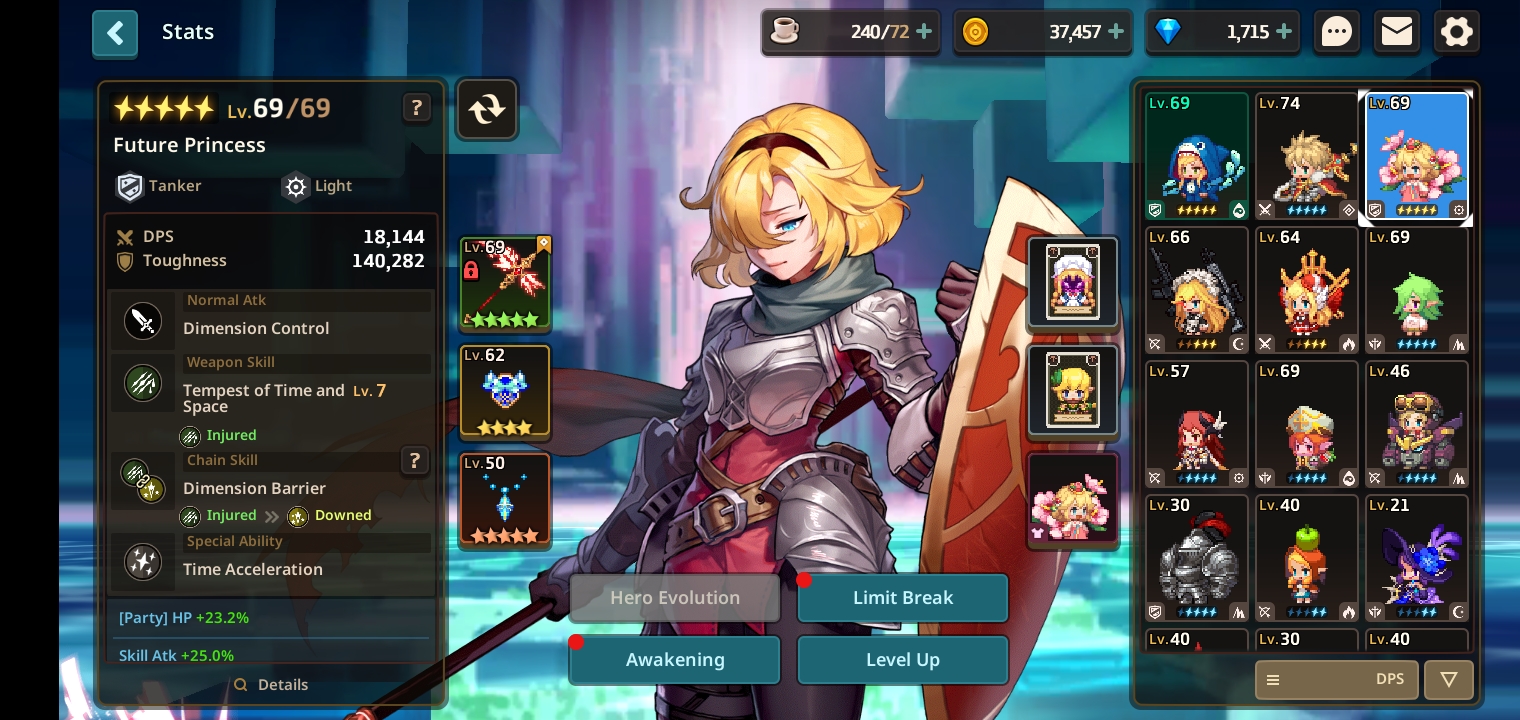This screenshot has width=1520, height=720.
Task: Open the mail inbox icon
Action: click(1396, 31)
